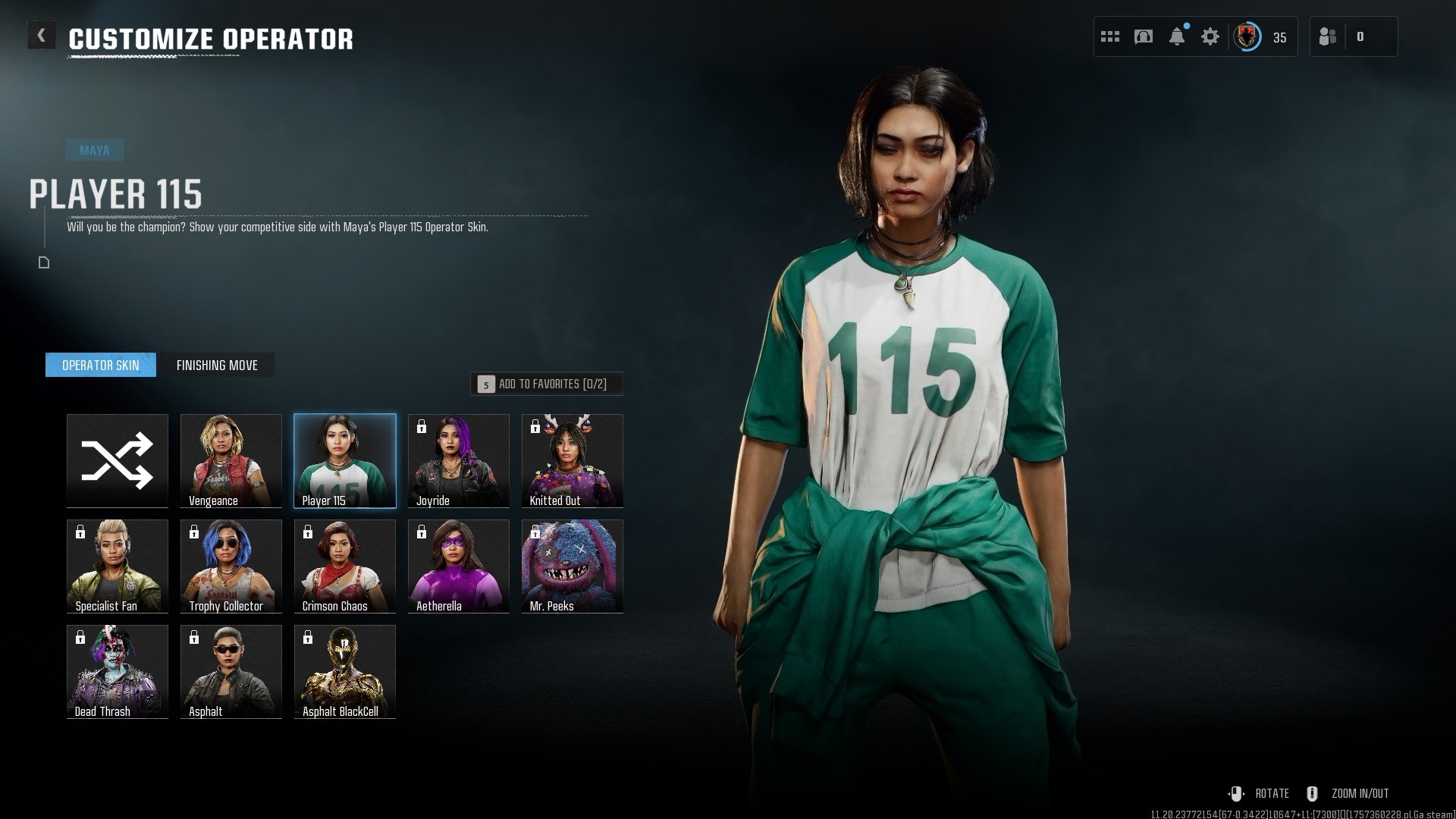The height and width of the screenshot is (819, 1456).
Task: Select the Asphalt BlackCell gold skin
Action: point(345,671)
